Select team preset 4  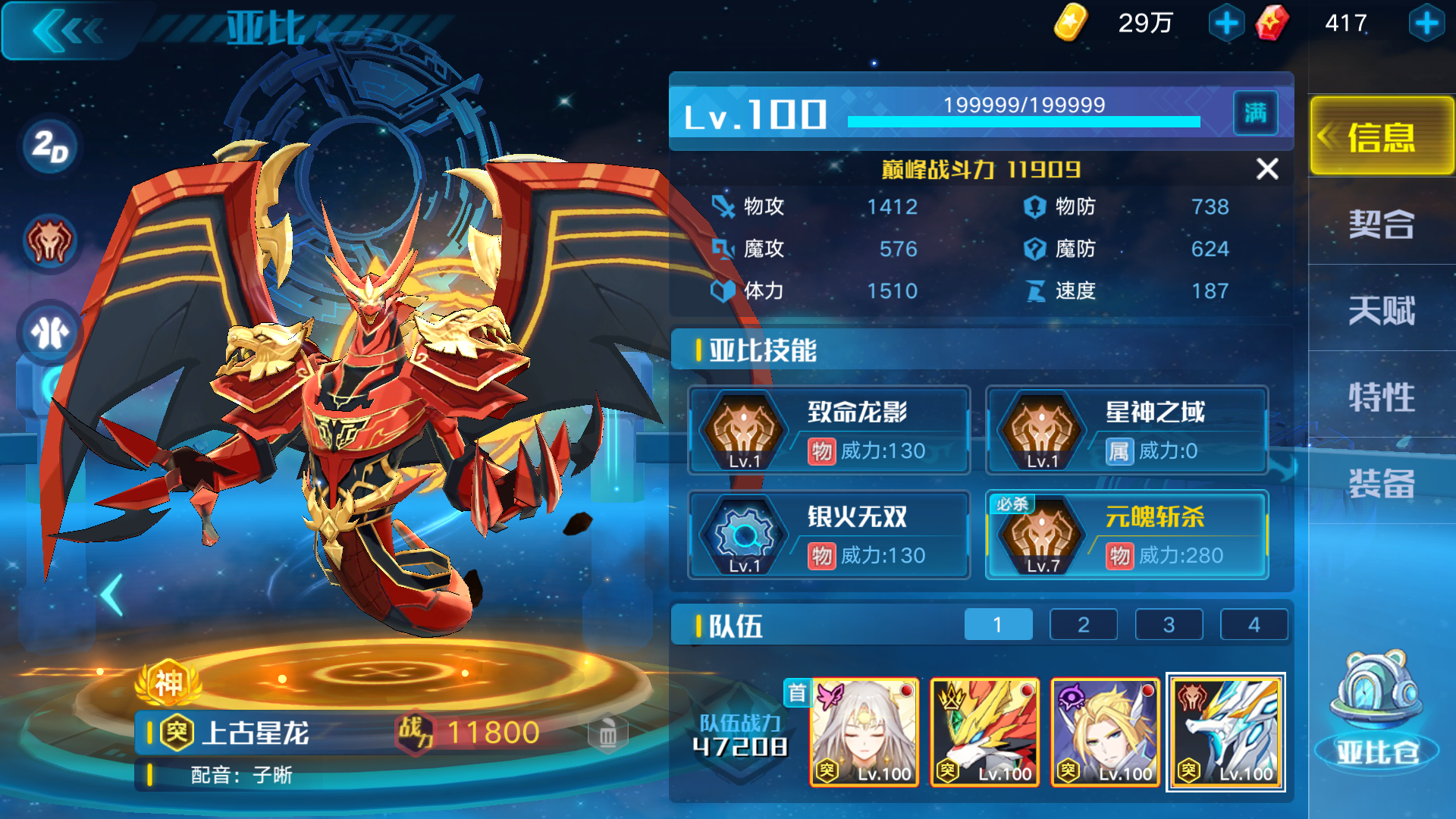[x=1254, y=625]
